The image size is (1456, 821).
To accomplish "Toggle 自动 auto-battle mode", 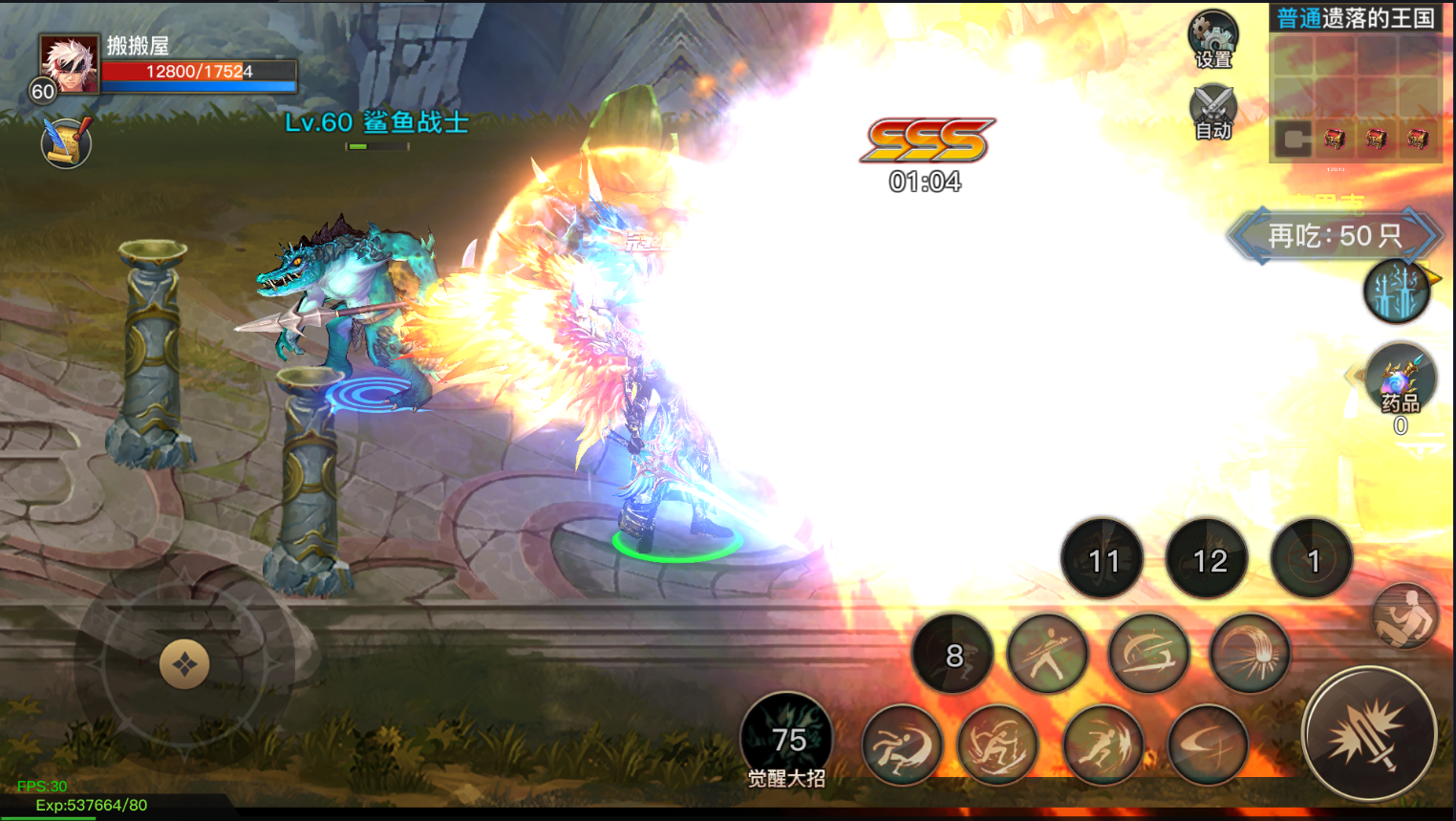I will [1213, 112].
